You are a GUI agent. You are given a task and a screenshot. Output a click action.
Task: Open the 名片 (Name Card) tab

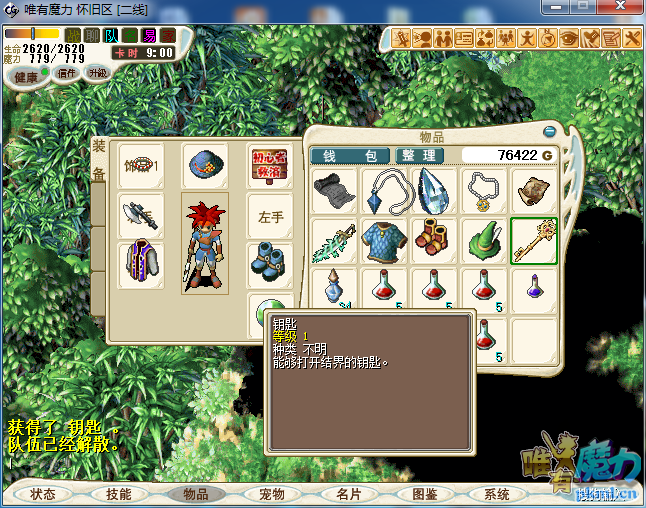(x=348, y=494)
